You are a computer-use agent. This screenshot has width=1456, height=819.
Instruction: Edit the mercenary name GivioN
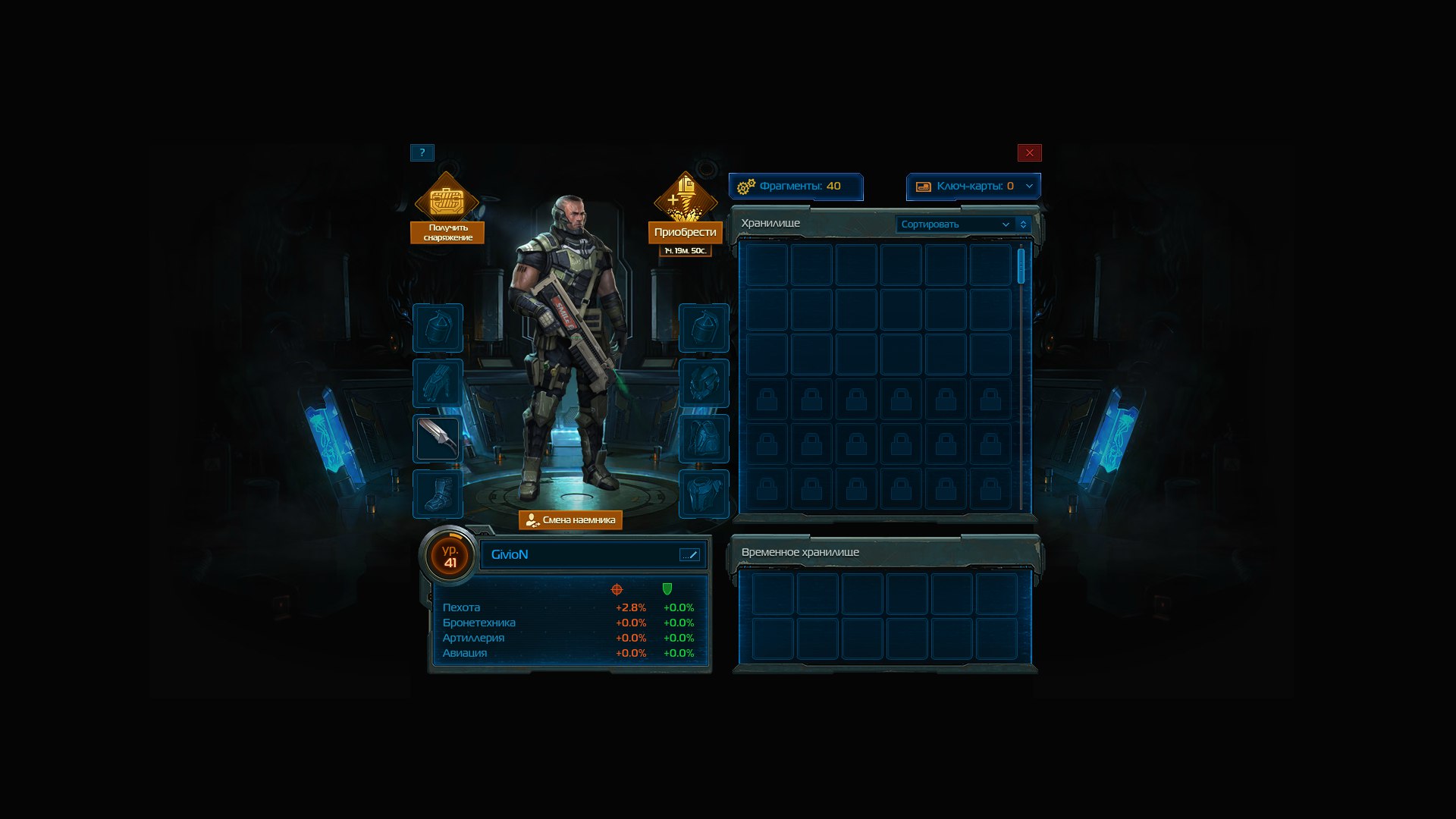point(689,555)
